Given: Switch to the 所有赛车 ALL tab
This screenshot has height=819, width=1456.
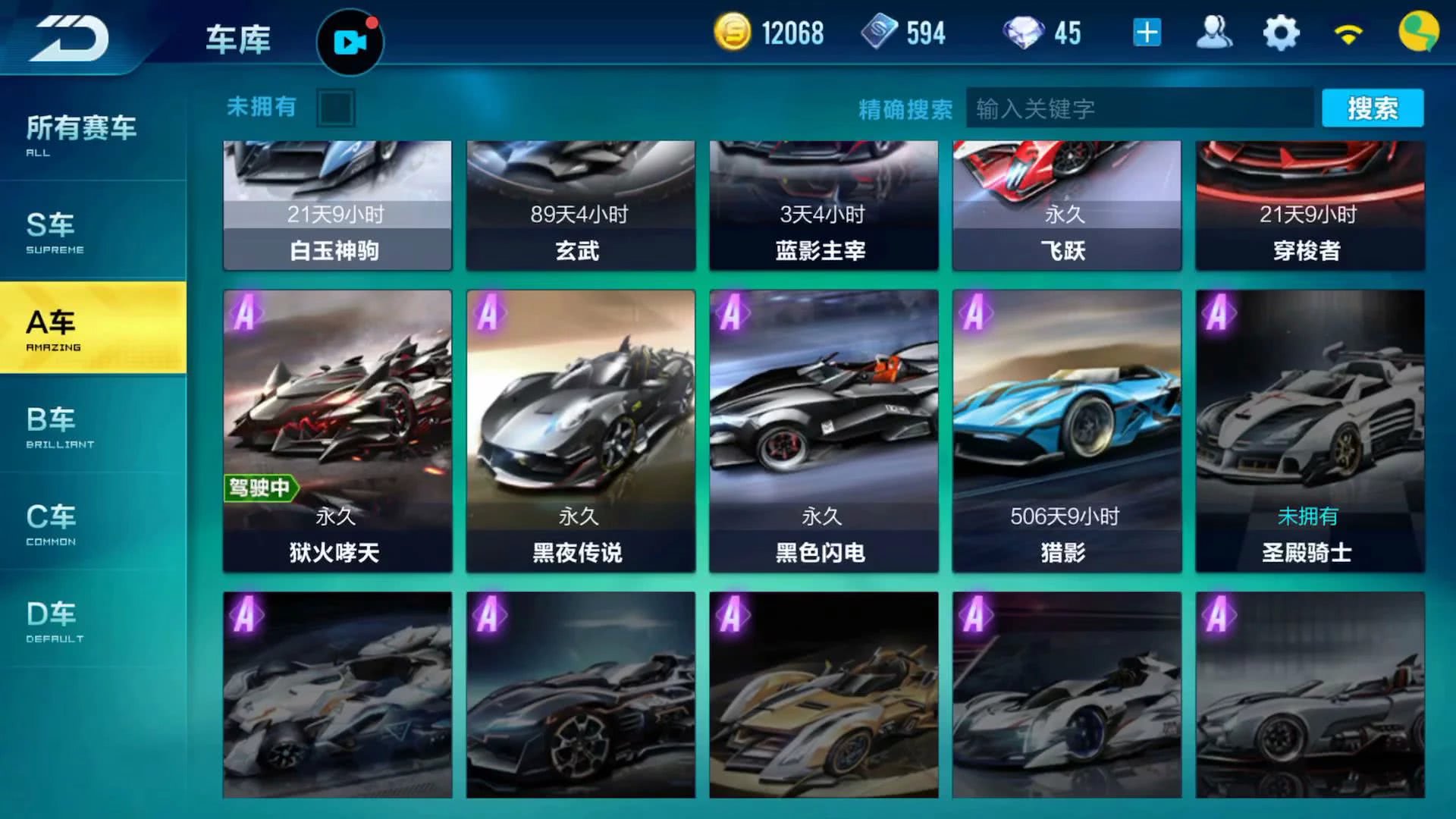Looking at the screenshot, I should point(91,134).
